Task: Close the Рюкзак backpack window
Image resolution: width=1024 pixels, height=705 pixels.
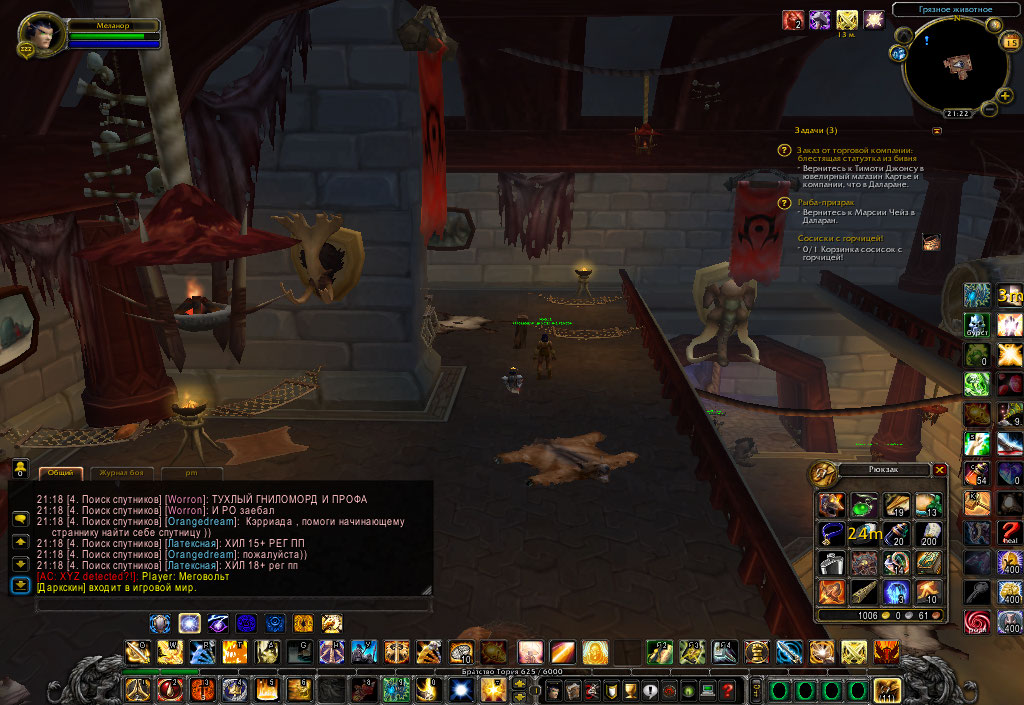Action: (939, 469)
